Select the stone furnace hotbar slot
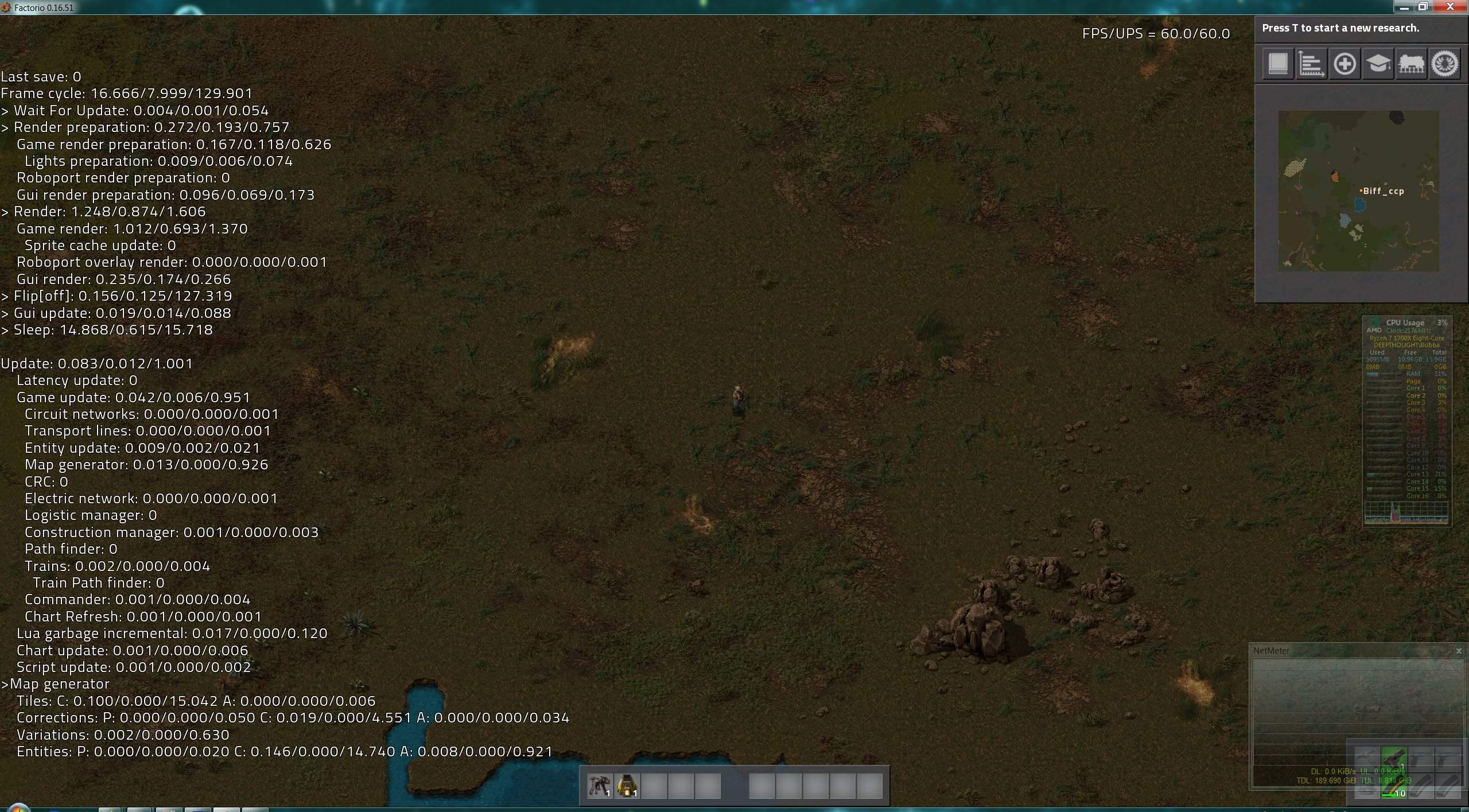 [x=627, y=785]
